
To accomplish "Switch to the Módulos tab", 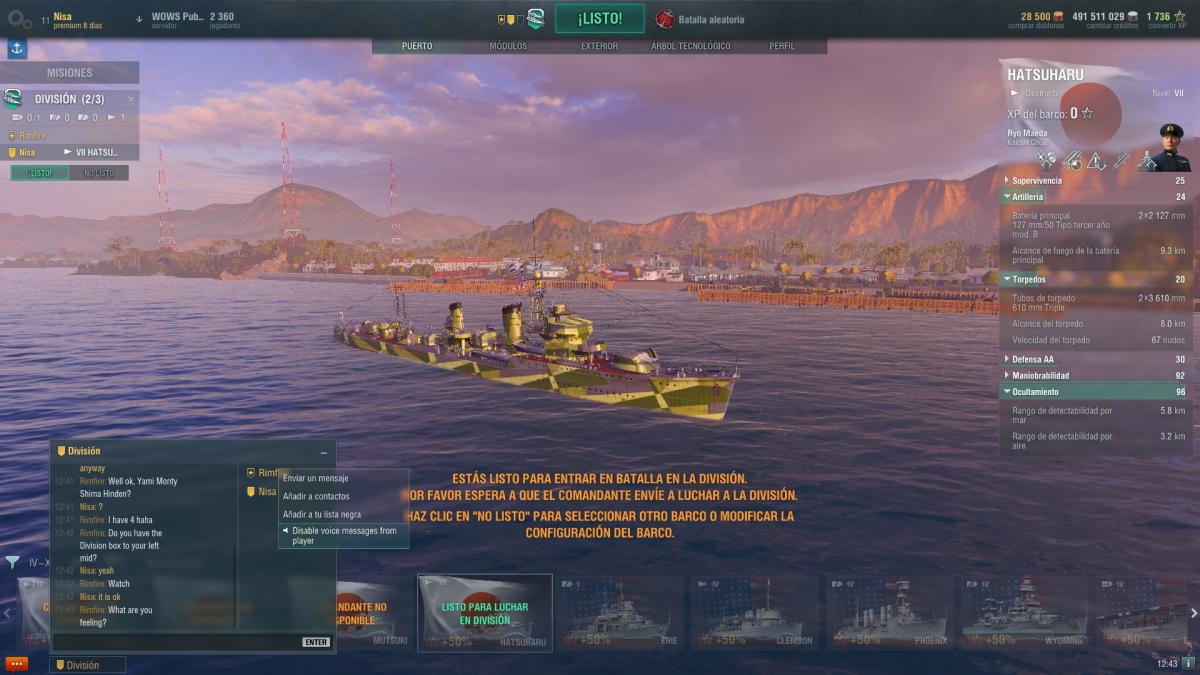I will point(508,46).
